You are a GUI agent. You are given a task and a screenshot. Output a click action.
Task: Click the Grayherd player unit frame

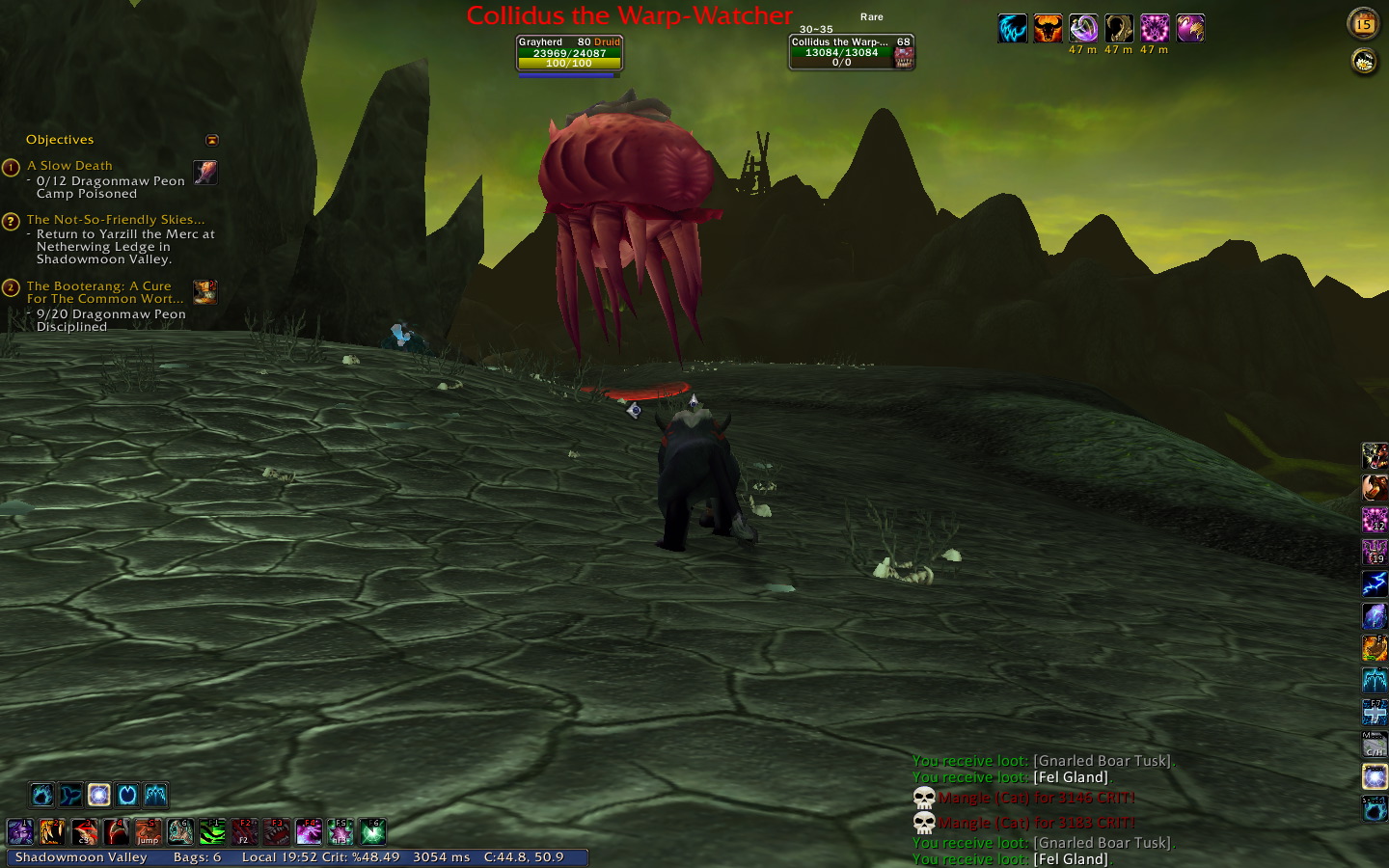pos(569,53)
